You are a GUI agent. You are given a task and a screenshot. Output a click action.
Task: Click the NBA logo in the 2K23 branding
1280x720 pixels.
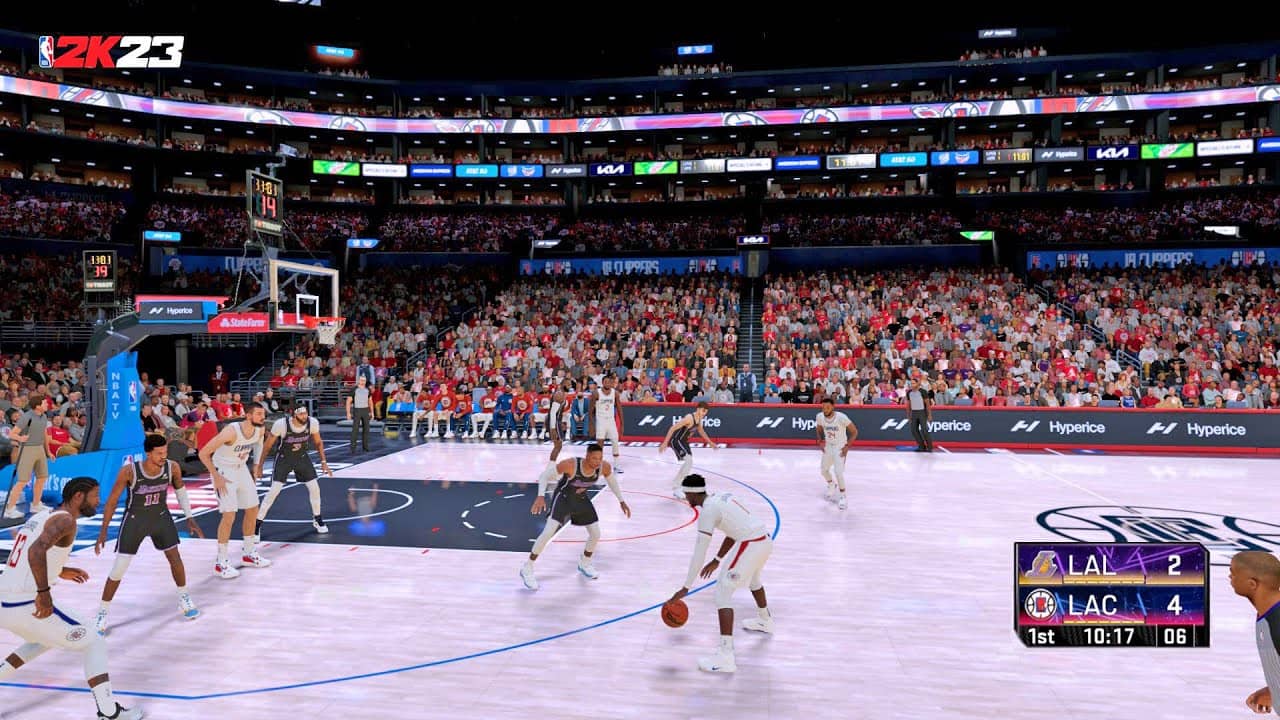click(x=46, y=50)
